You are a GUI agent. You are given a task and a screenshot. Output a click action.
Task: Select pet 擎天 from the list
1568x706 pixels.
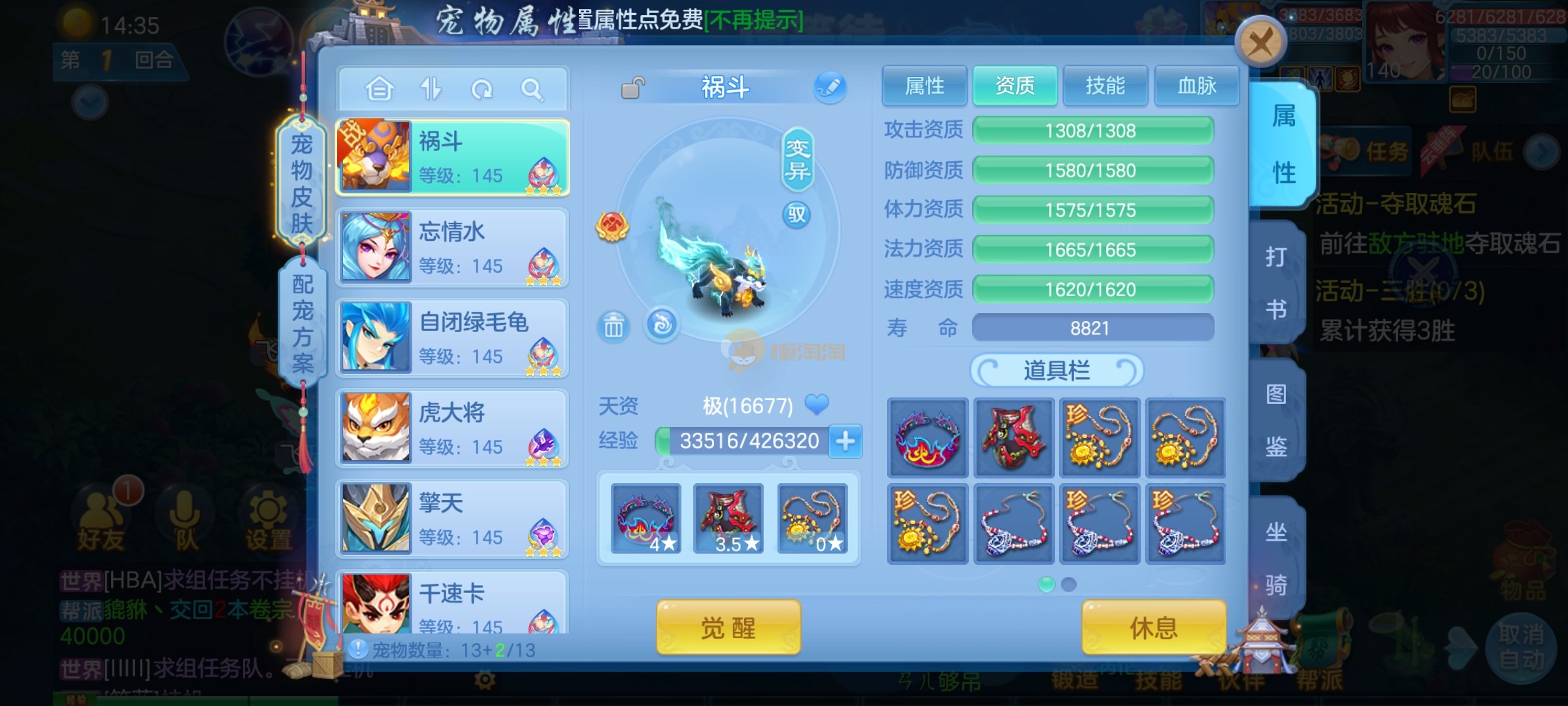[452, 518]
